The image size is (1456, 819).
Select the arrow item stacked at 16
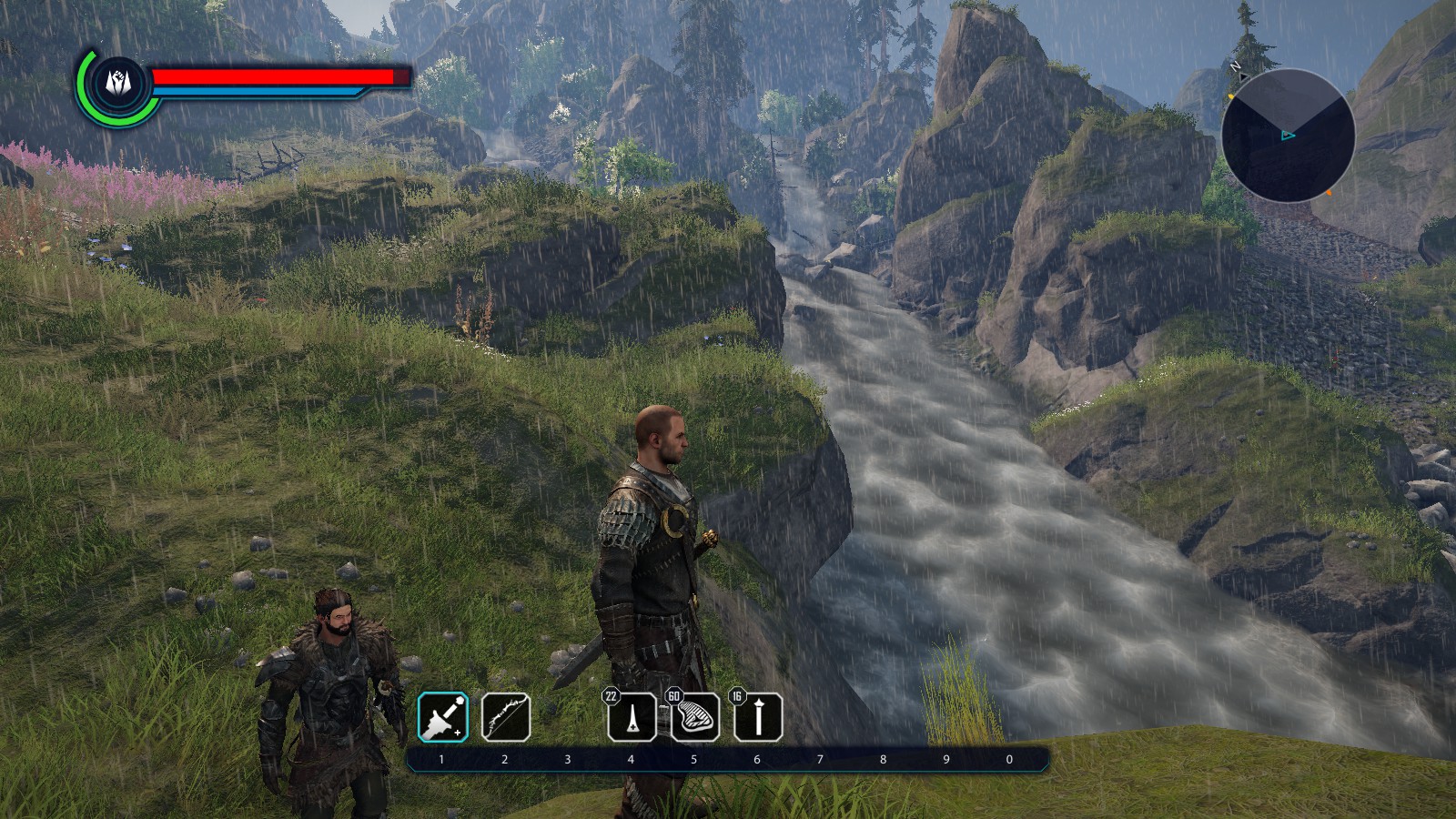pyautogui.click(x=758, y=717)
